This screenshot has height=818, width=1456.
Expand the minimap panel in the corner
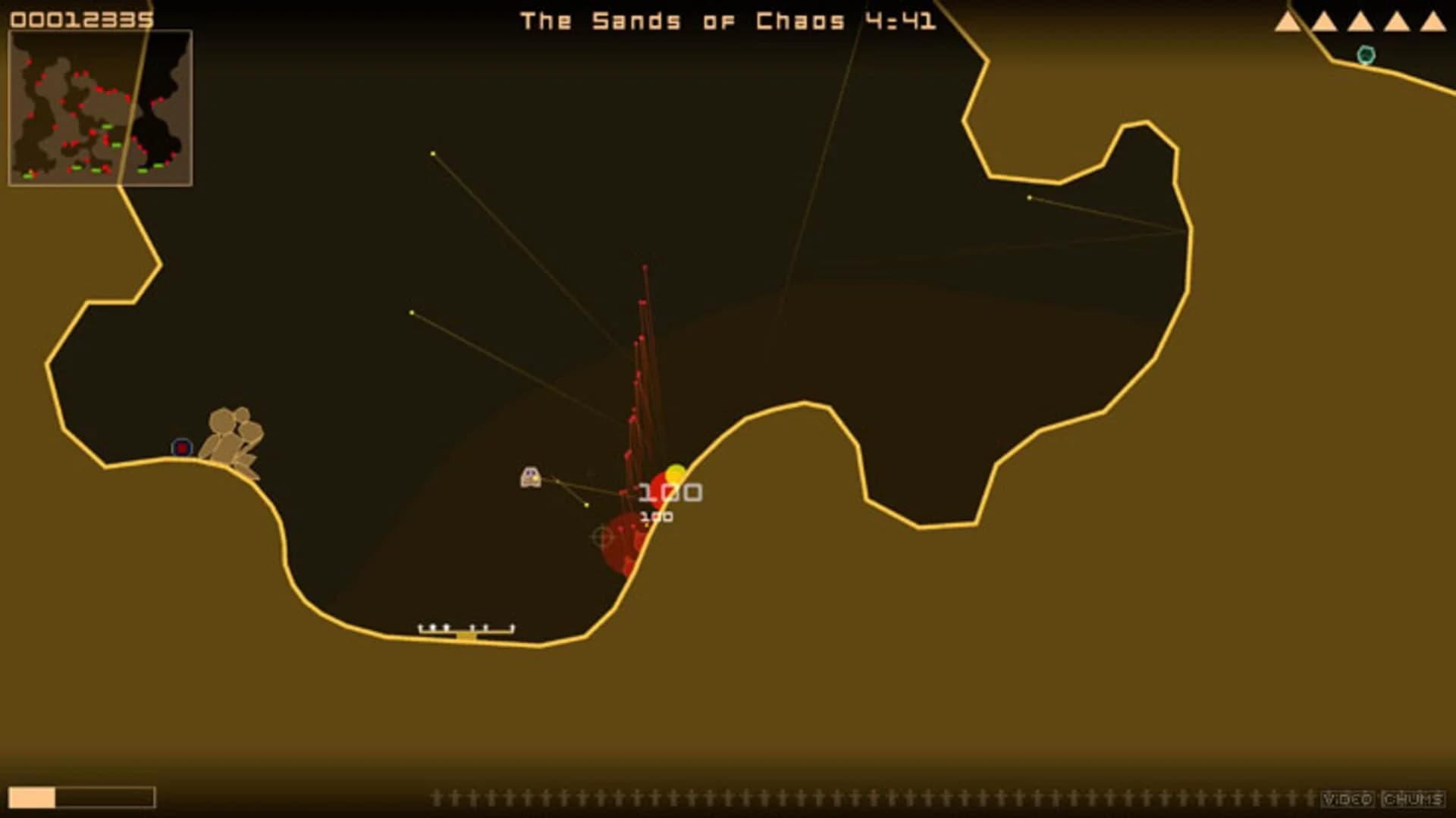99,106
